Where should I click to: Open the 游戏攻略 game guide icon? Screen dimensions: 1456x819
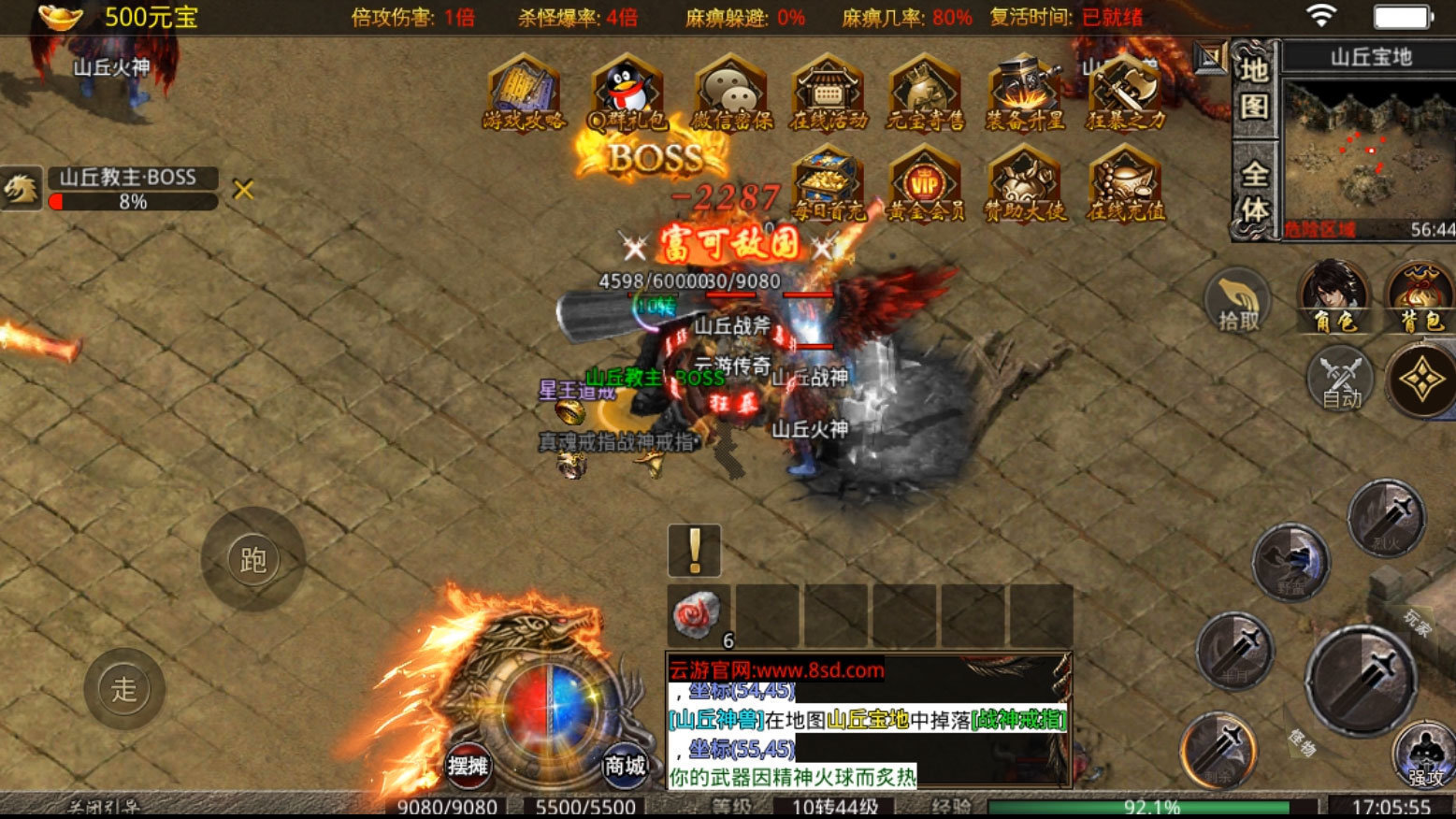(524, 93)
